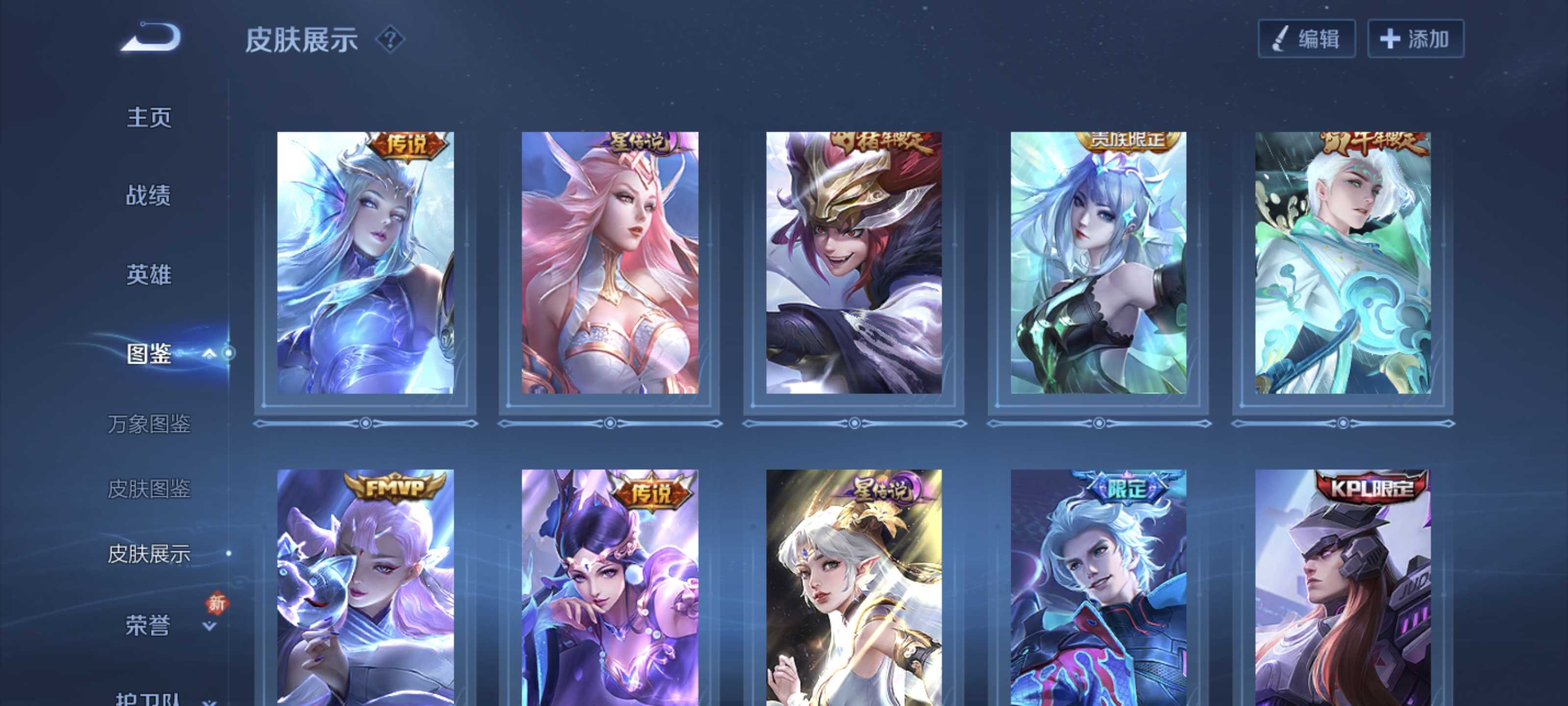
Task: Choose the 皮肤图鉴 sub-entry
Action: coord(149,489)
